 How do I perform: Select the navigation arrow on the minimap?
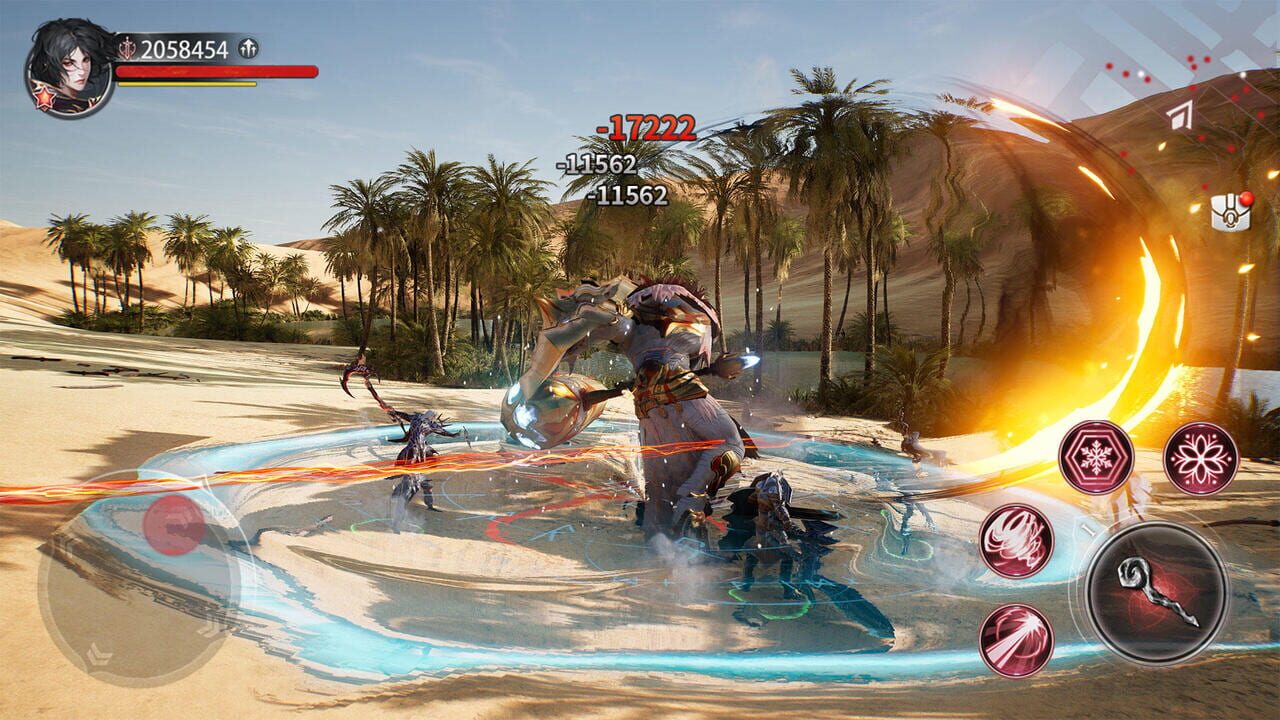1181,115
